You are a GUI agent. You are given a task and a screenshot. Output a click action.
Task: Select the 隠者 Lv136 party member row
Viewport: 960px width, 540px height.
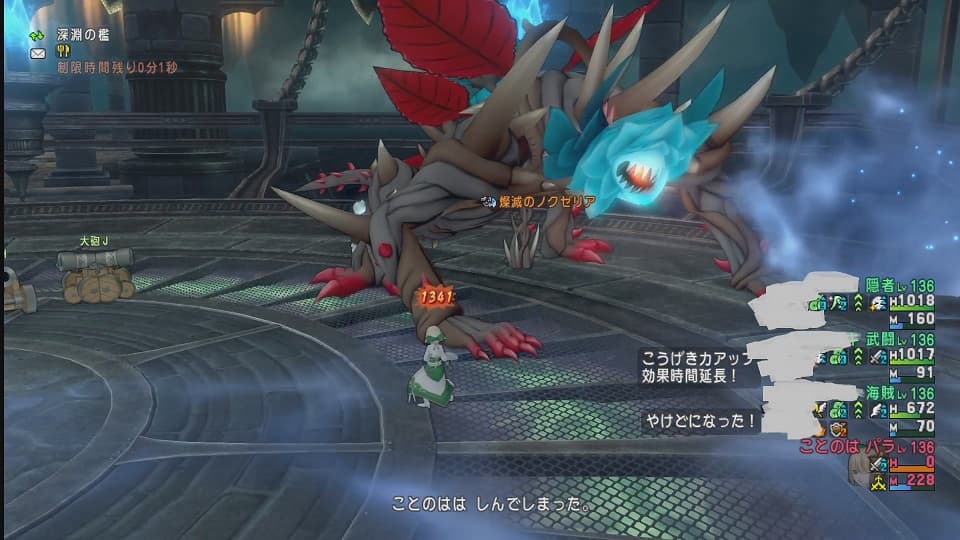pos(880,302)
